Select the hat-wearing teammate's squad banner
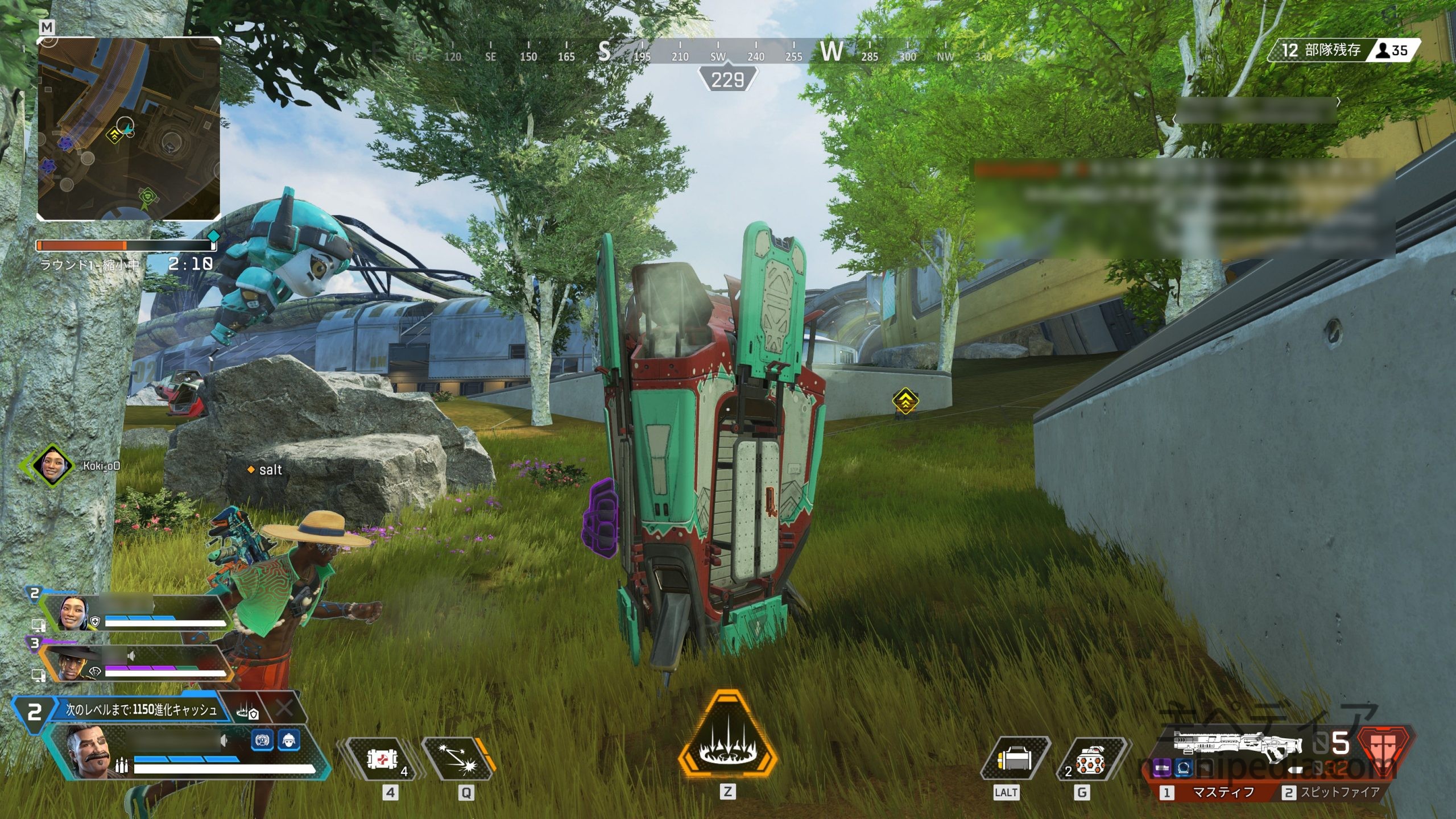 tap(136, 664)
